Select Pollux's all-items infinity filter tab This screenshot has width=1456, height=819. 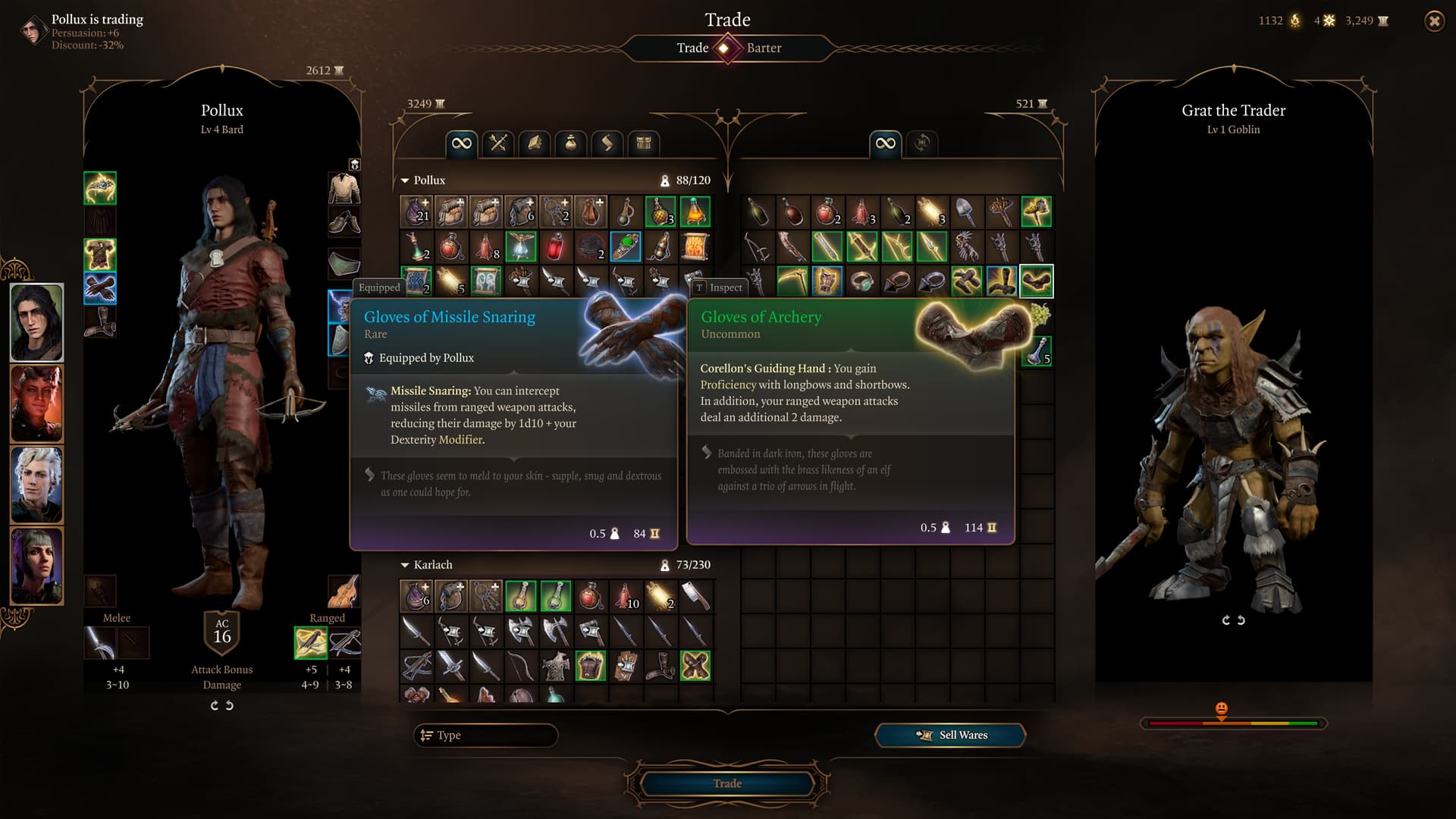click(461, 143)
